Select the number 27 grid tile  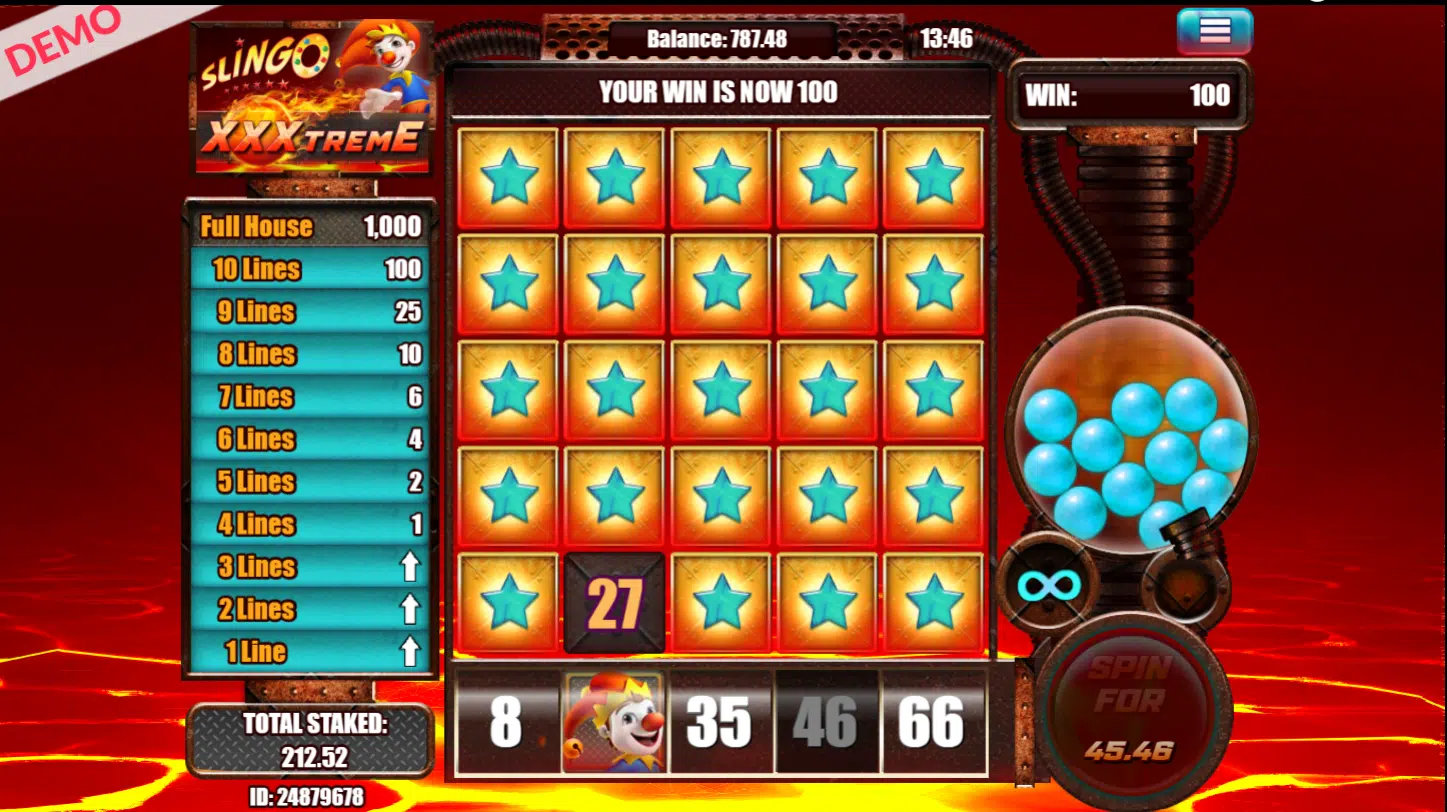(x=614, y=603)
